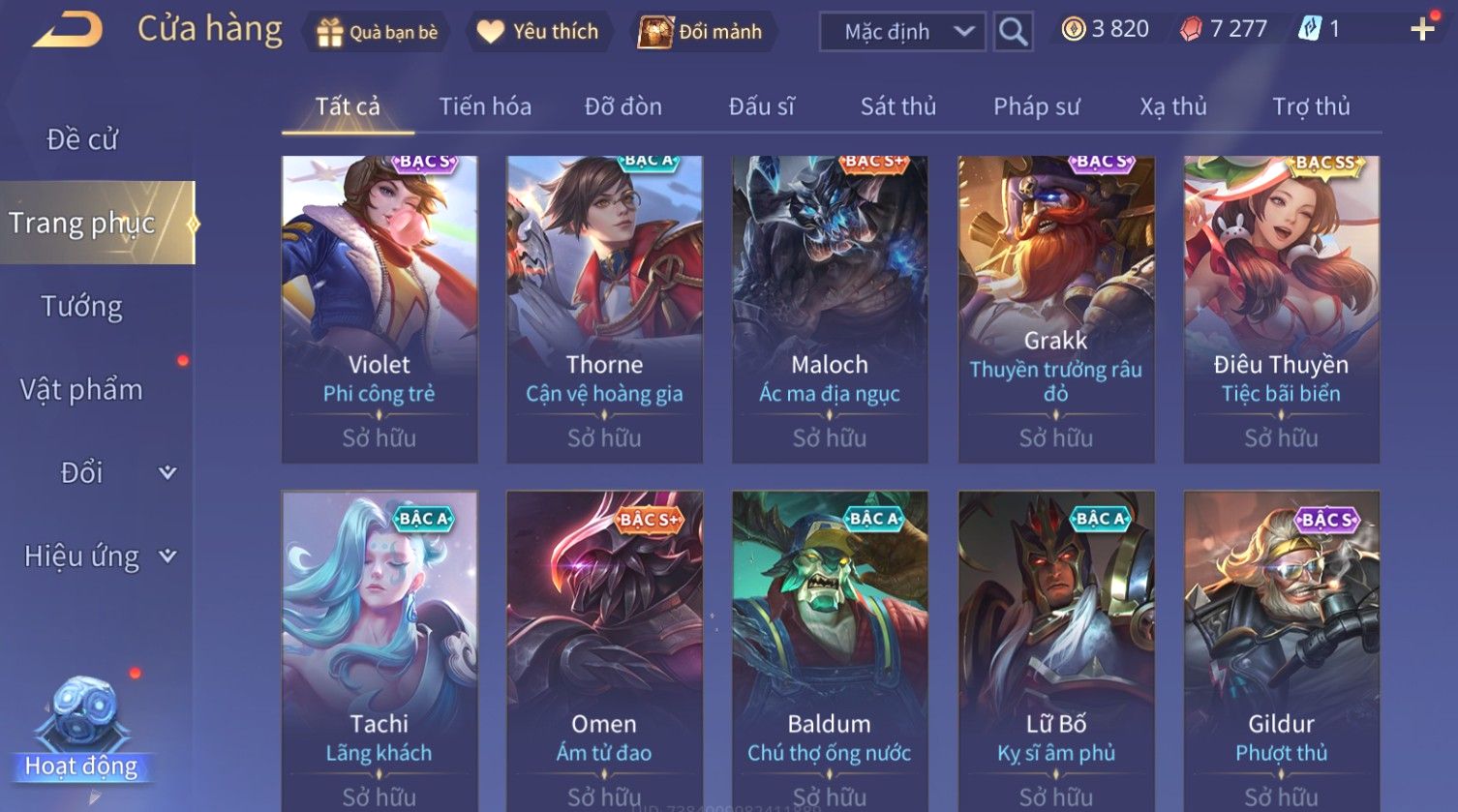Choose the Điêu Thuyền Tiệc bãi biển skin

pos(1281,309)
